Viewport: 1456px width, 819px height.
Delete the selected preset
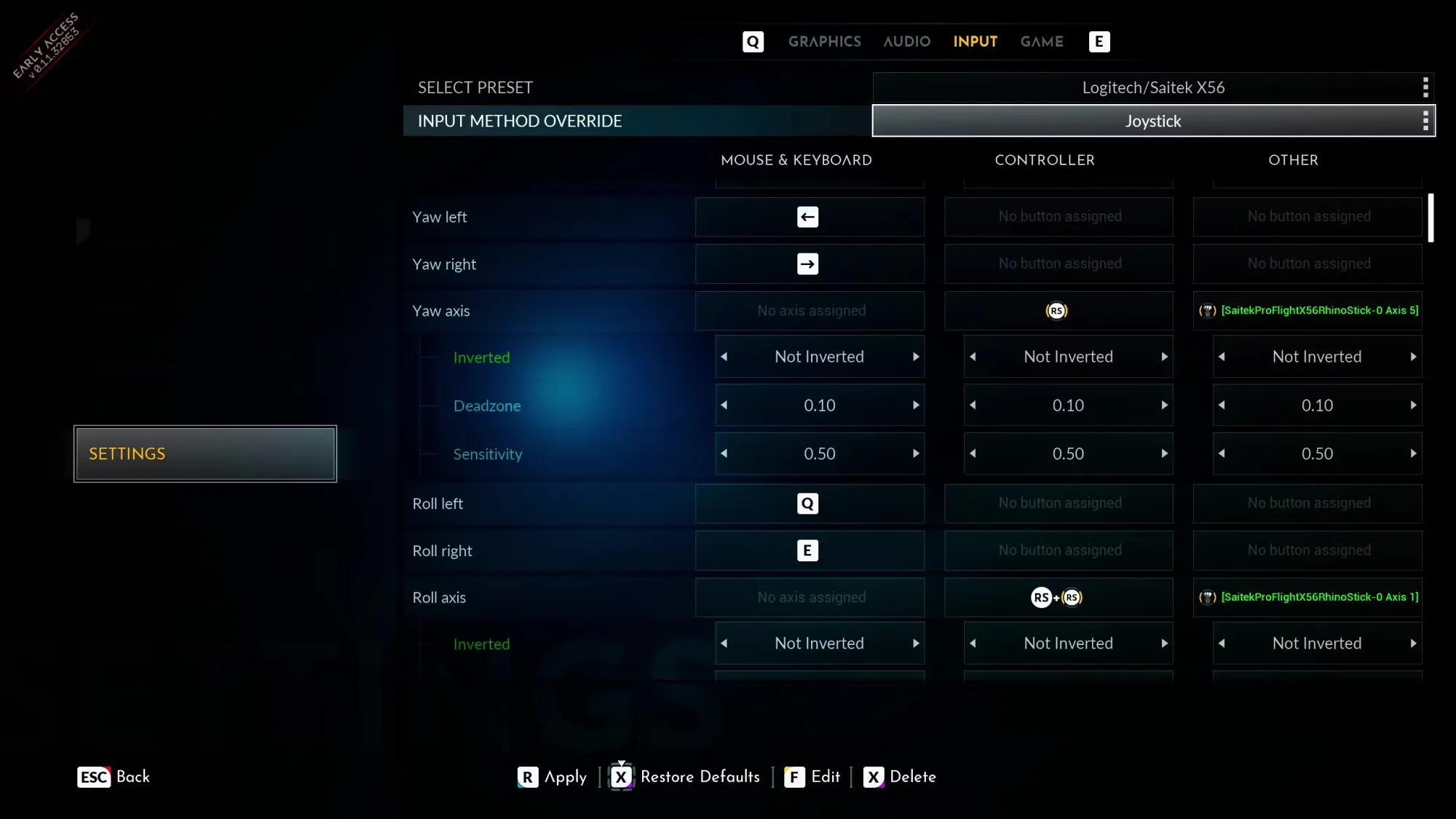[900, 777]
